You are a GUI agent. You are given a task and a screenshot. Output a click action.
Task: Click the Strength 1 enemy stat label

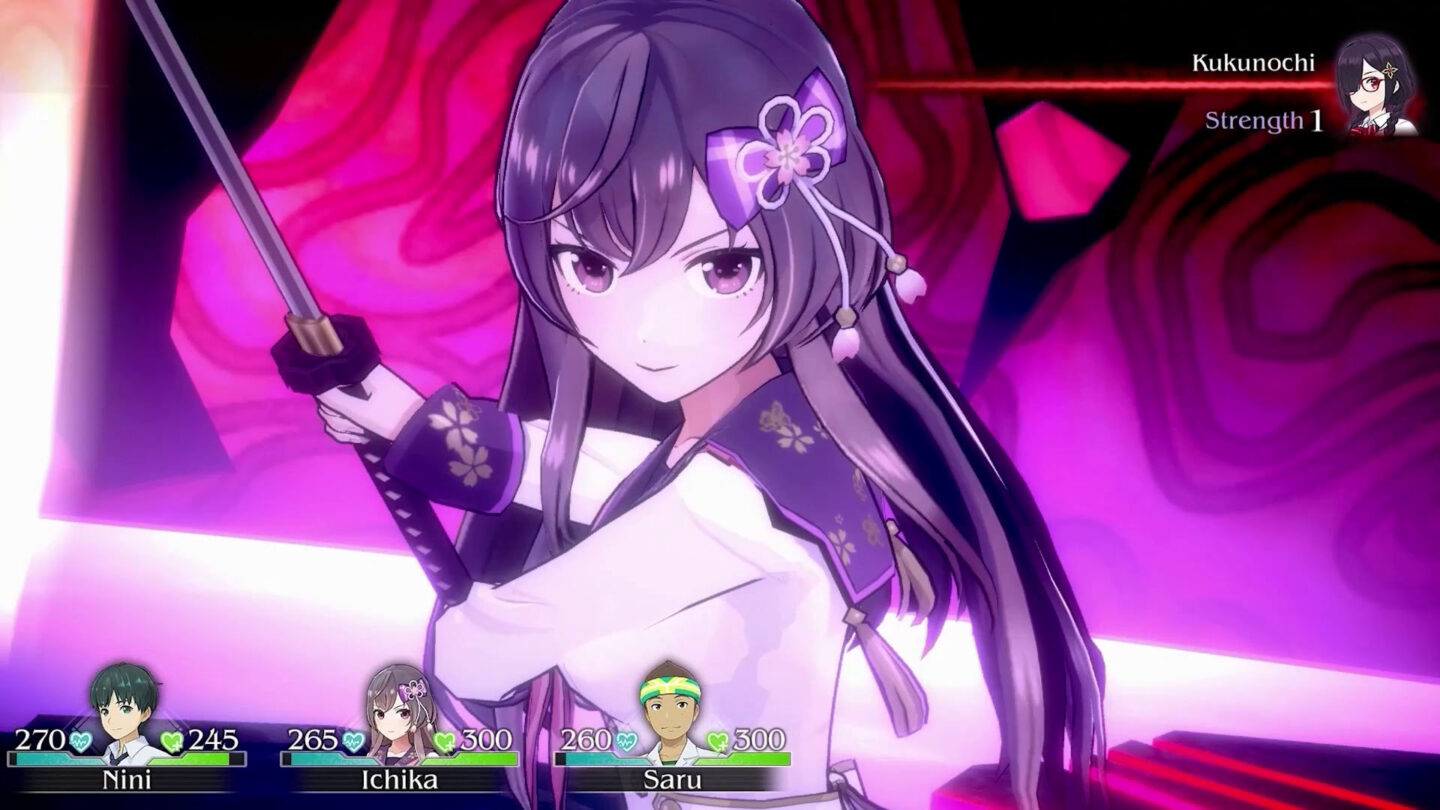1263,121
